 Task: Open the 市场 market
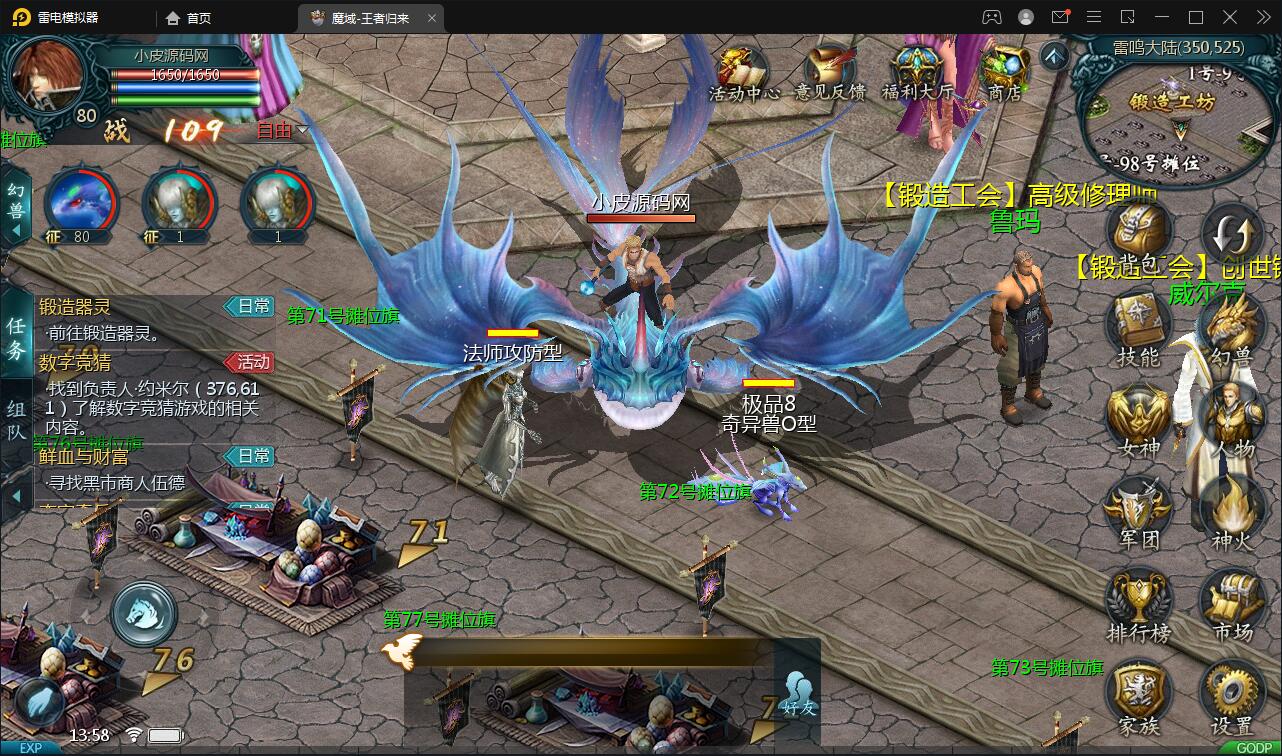[1231, 605]
